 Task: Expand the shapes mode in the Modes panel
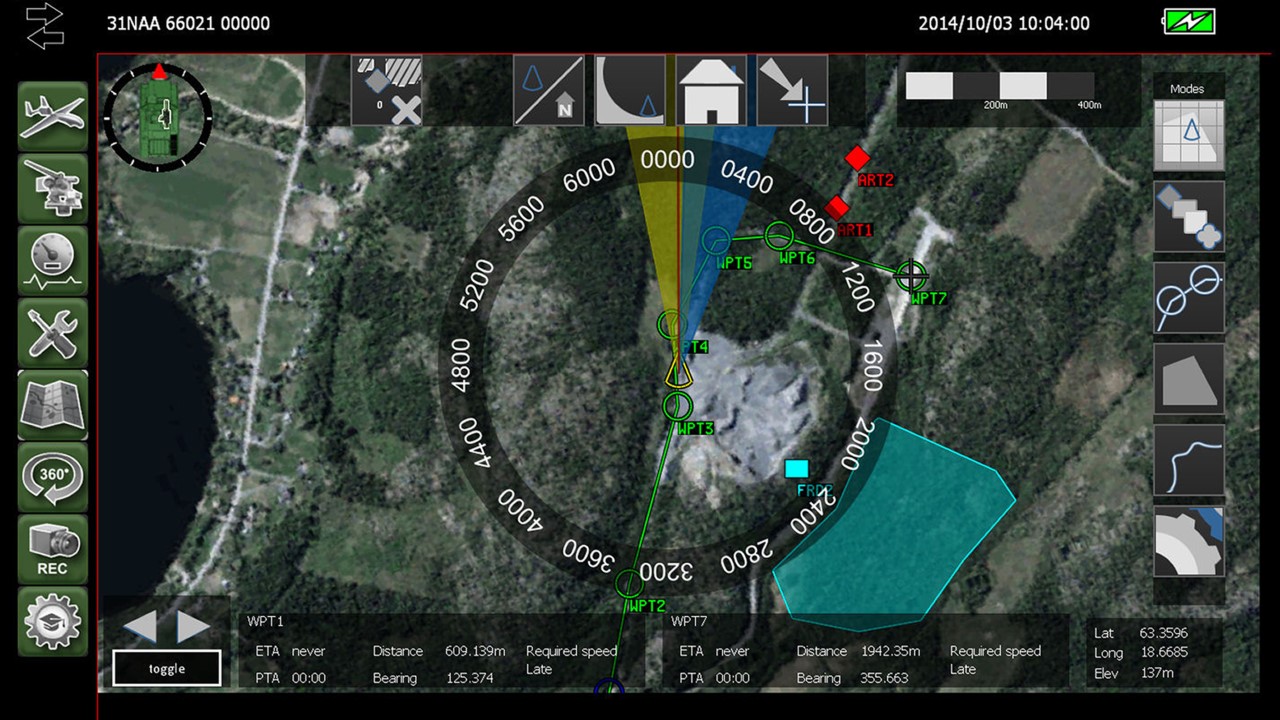pyautogui.click(x=1188, y=216)
